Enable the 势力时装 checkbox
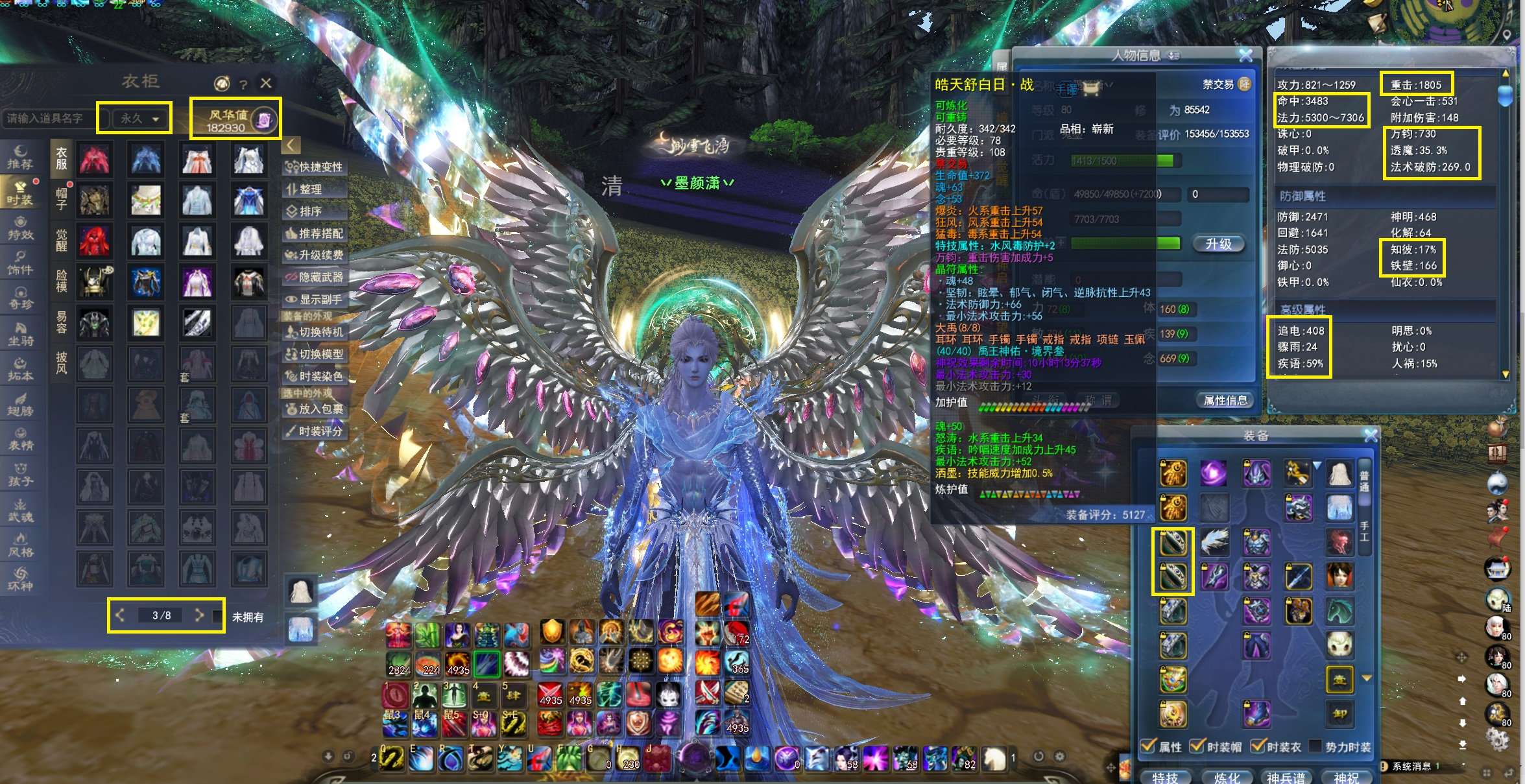This screenshot has width=1525, height=784. click(1315, 746)
